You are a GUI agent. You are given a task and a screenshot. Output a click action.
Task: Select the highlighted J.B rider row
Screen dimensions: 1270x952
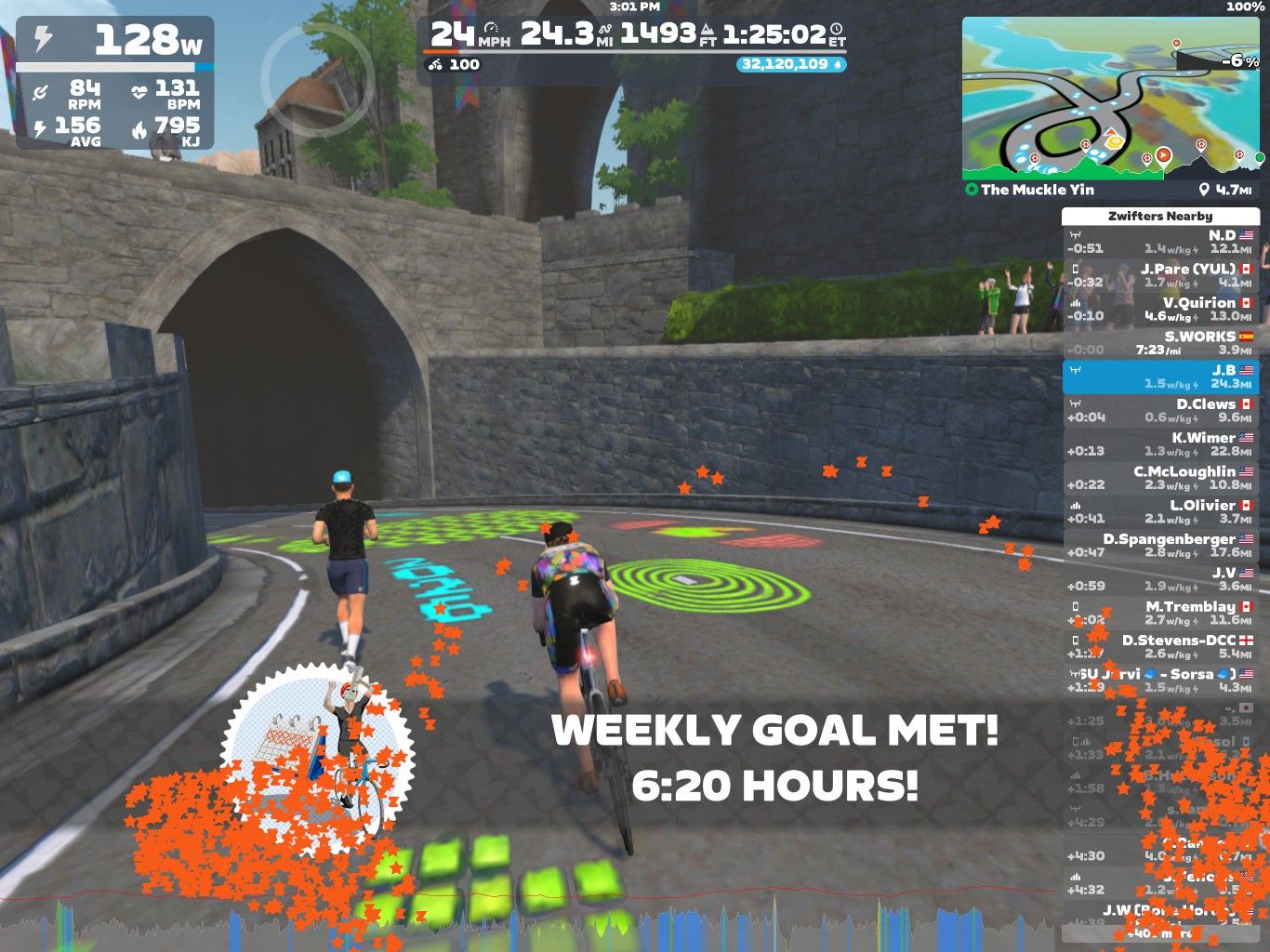coord(1160,377)
